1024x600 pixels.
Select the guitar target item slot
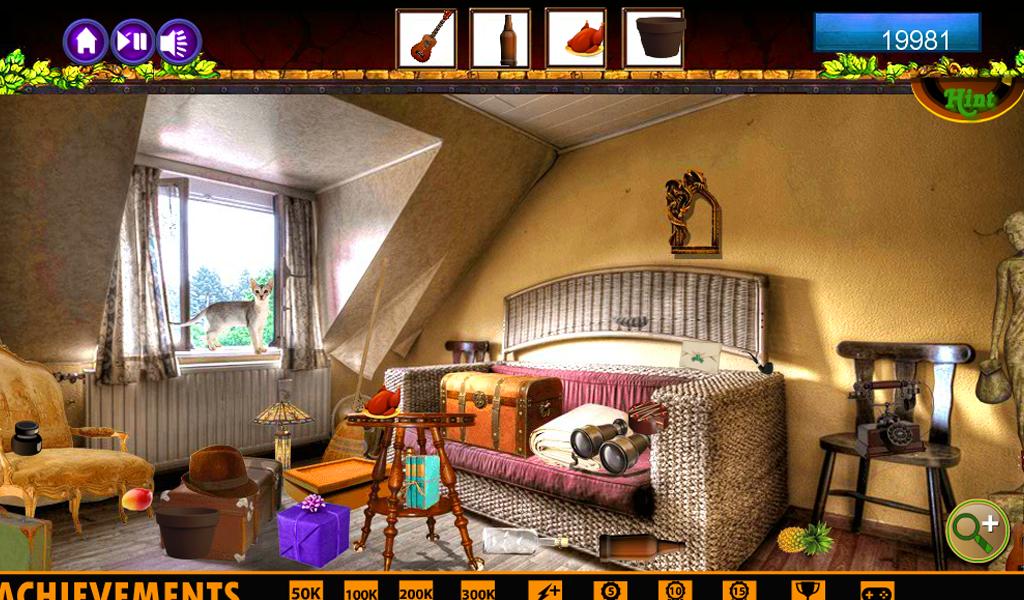coord(426,39)
